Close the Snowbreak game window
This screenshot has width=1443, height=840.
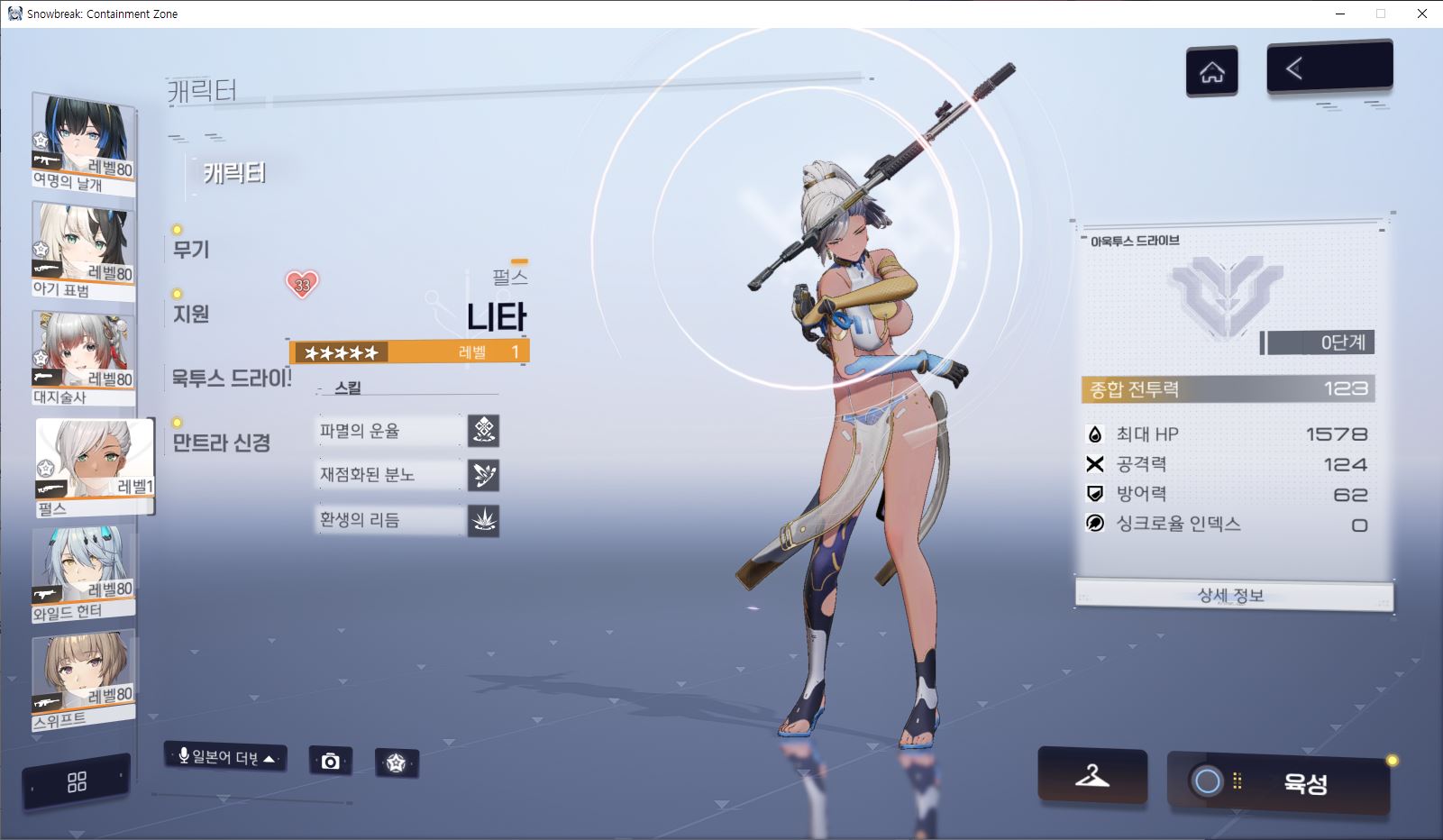pos(1422,14)
